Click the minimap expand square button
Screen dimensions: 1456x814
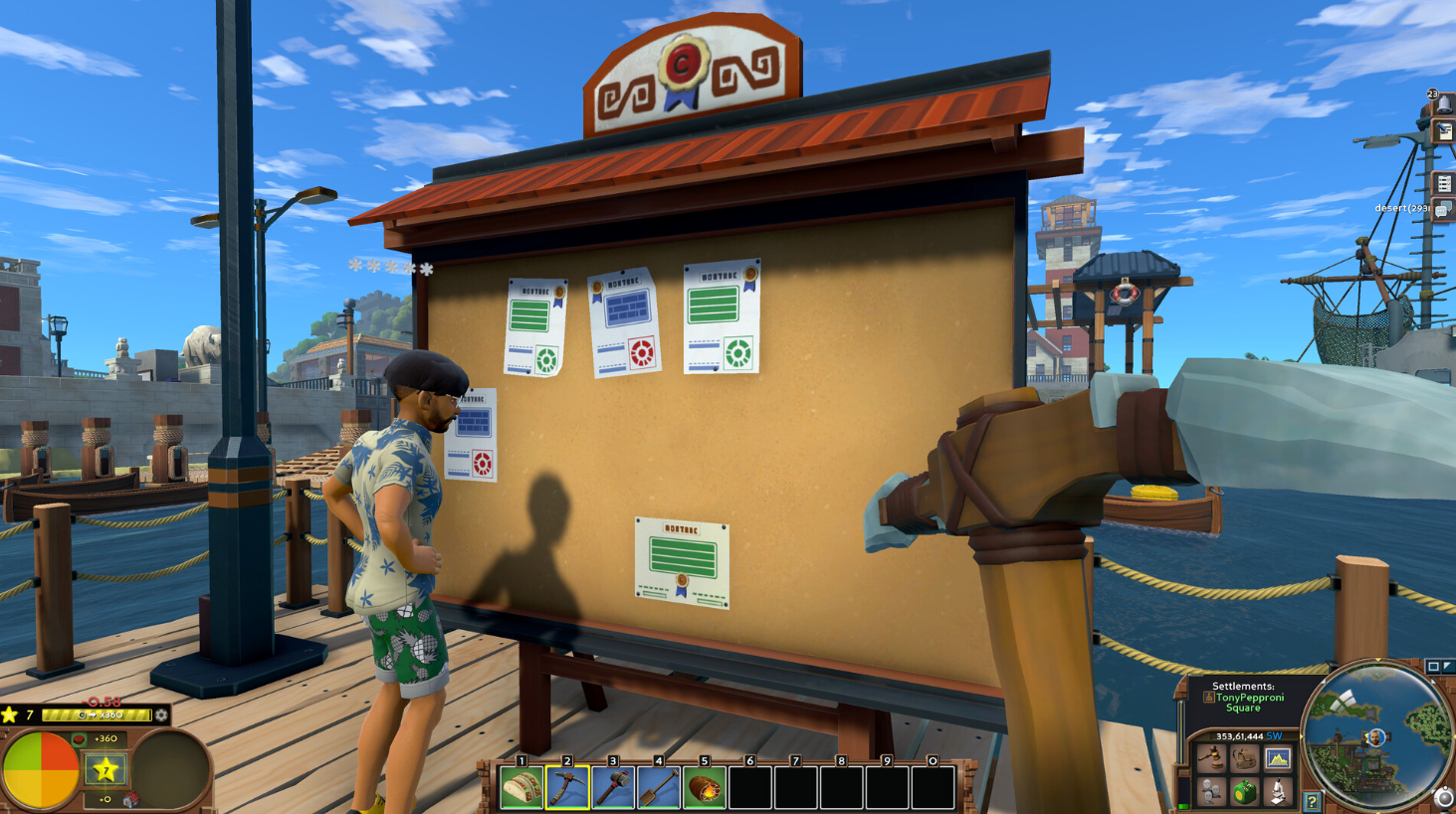point(1433,667)
